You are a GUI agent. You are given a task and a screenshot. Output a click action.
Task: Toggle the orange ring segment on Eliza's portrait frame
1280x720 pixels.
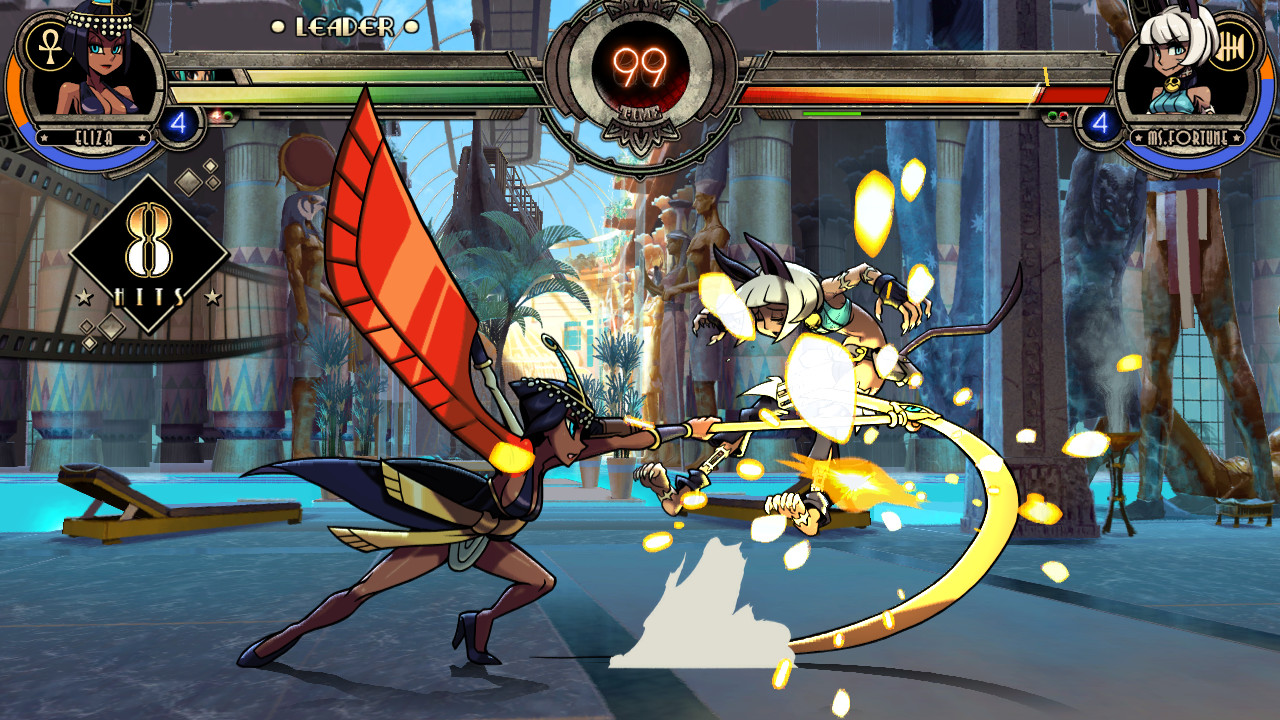[14, 88]
